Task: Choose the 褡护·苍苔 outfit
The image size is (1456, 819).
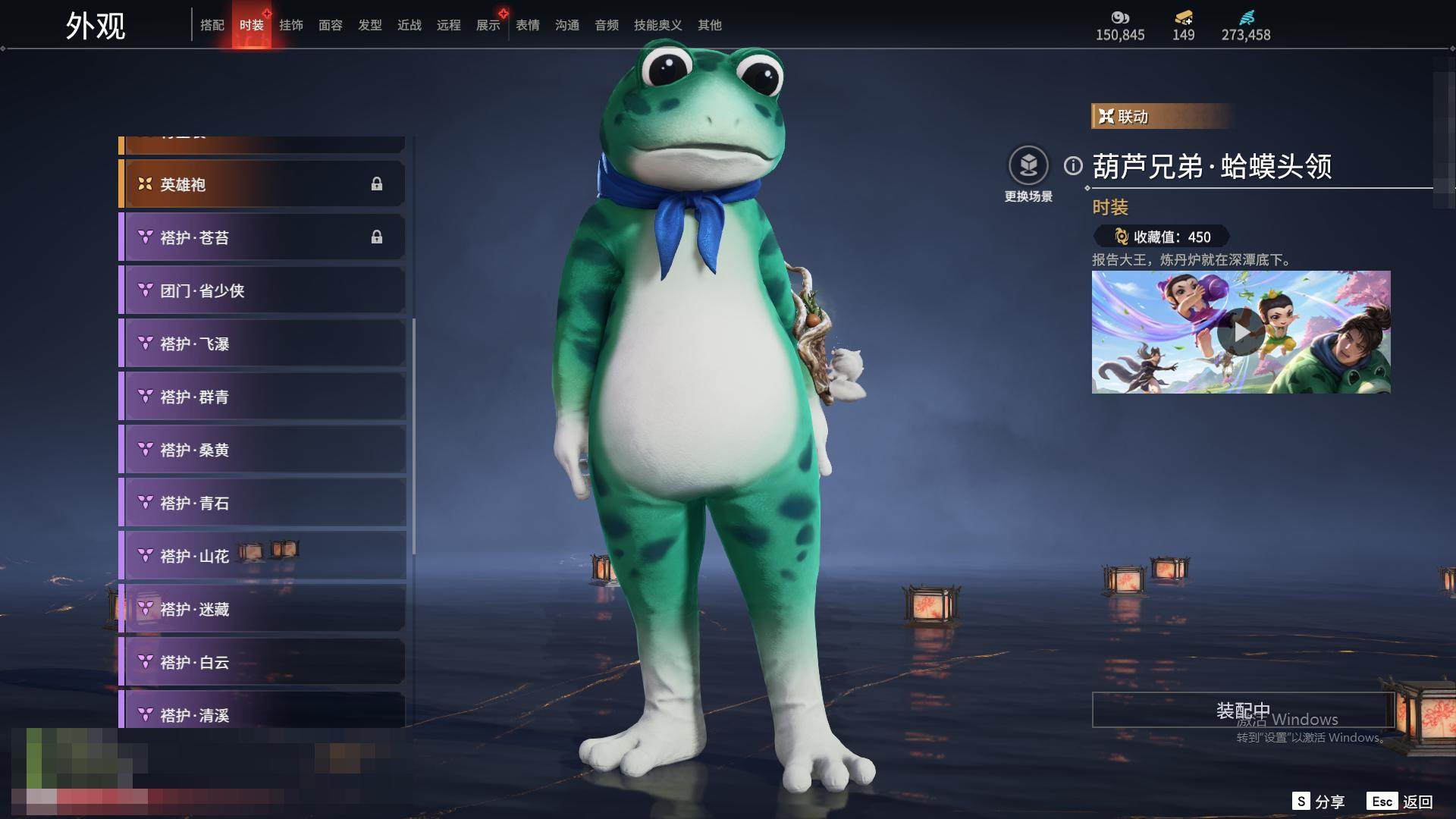Action: click(x=262, y=237)
